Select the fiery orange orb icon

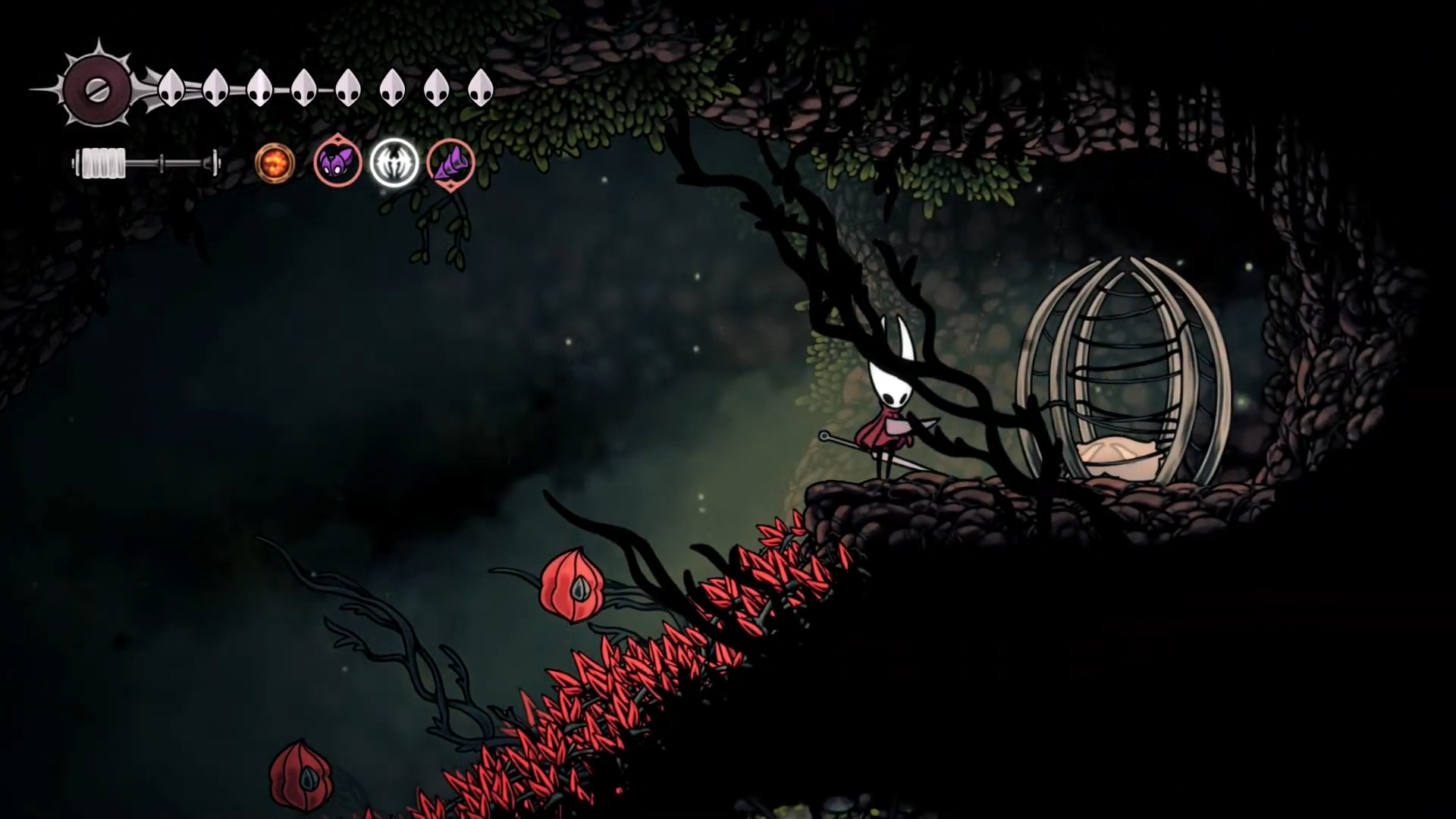[x=274, y=163]
